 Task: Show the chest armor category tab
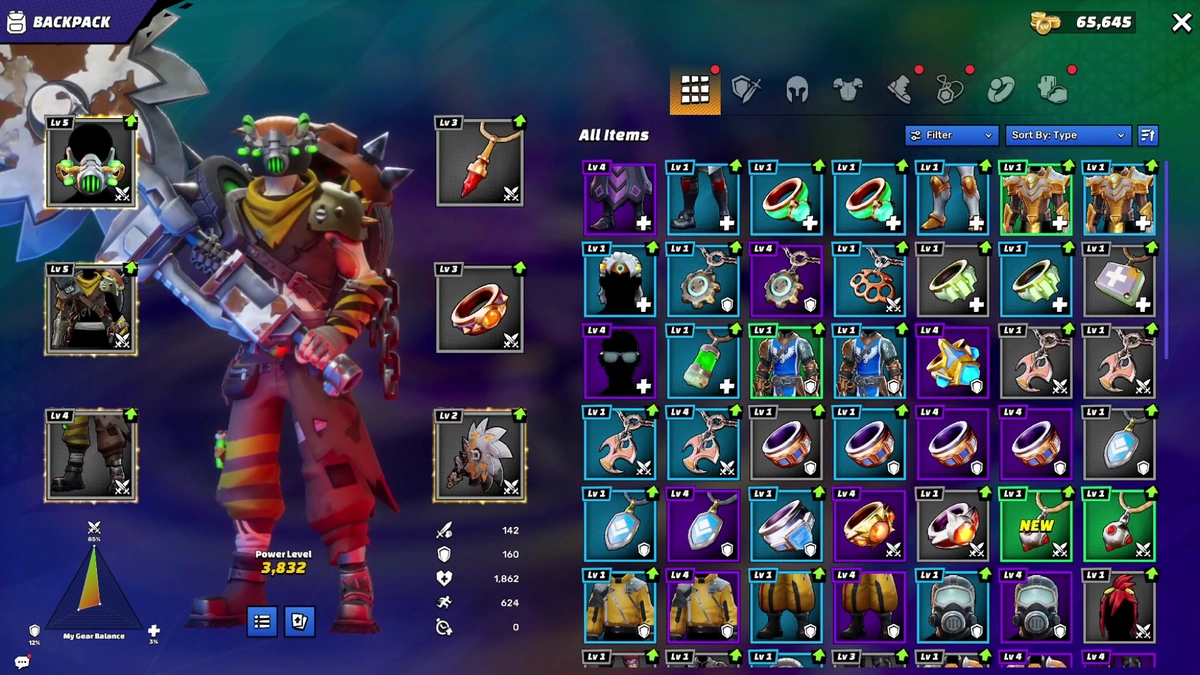pos(847,90)
